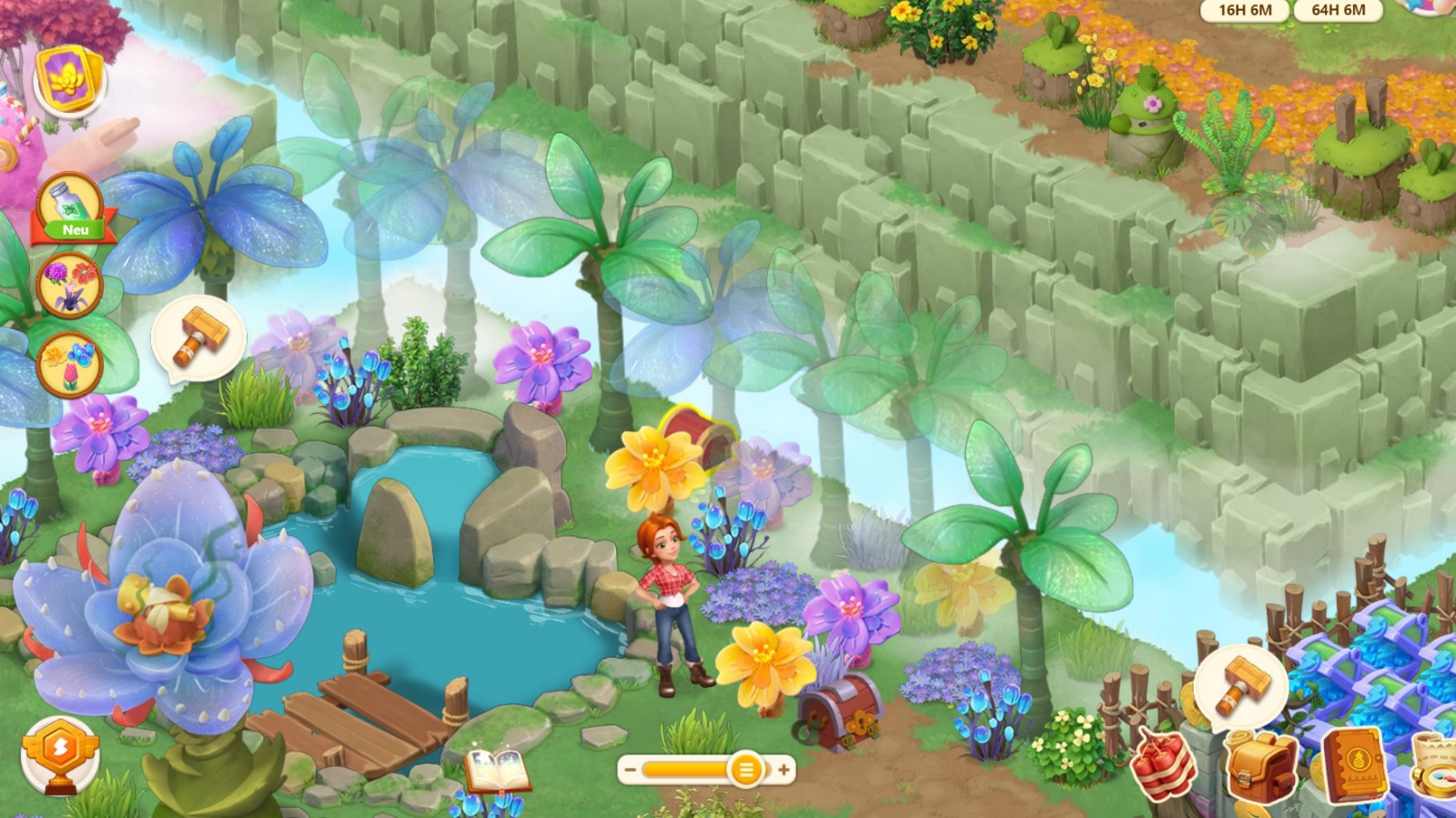Open the 64H 6M timed event
Viewport: 1456px width, 818px height.
[x=1338, y=10]
